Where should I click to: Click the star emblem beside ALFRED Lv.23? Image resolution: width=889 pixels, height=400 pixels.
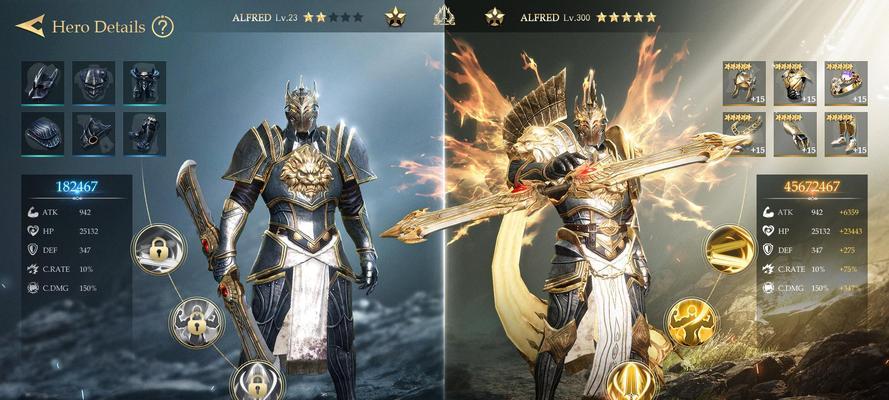coord(395,16)
